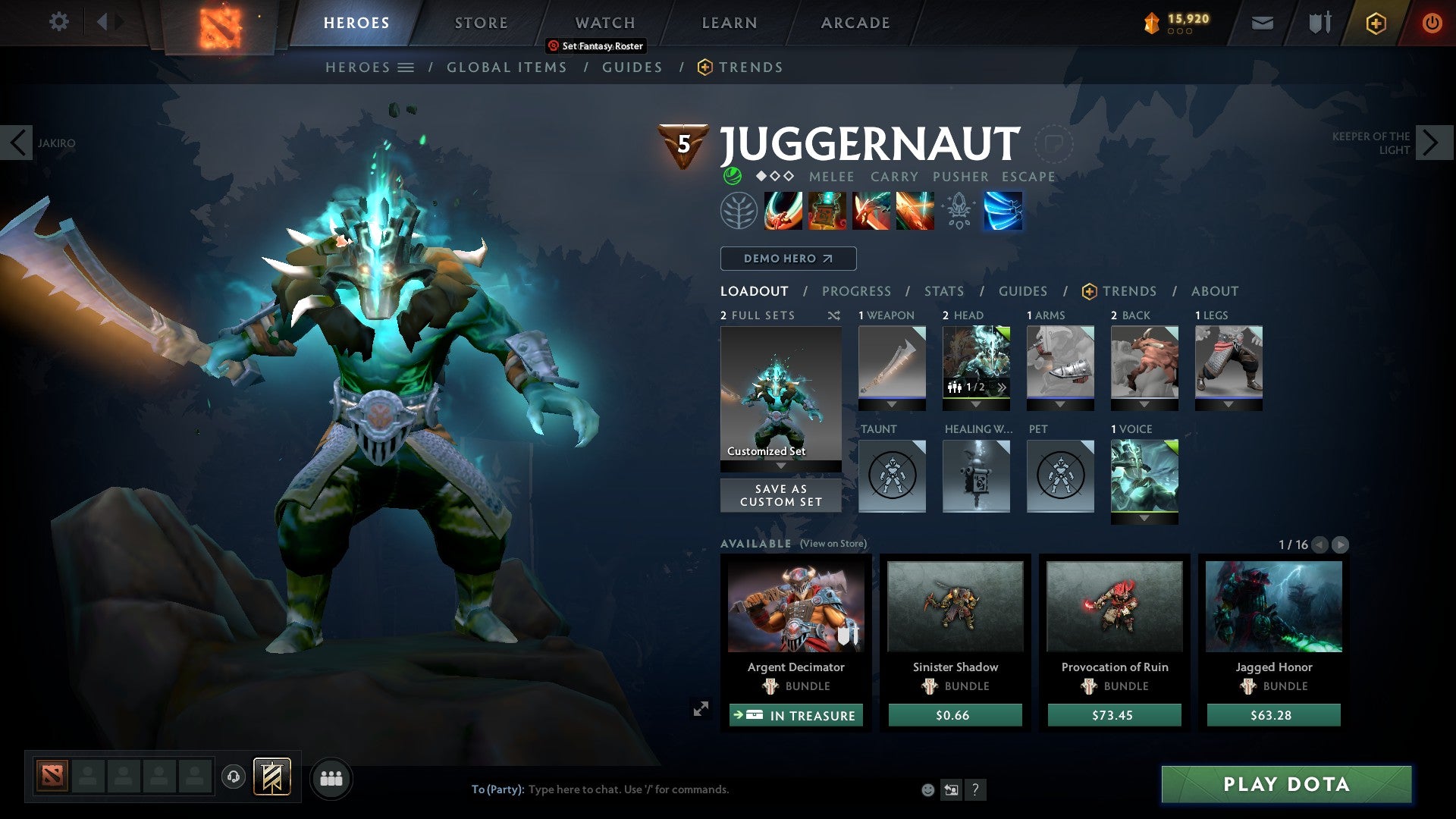Screen dimensions: 1456x819
Task: Select Juggernaut's Blade Fury ability icon
Action: [782, 211]
